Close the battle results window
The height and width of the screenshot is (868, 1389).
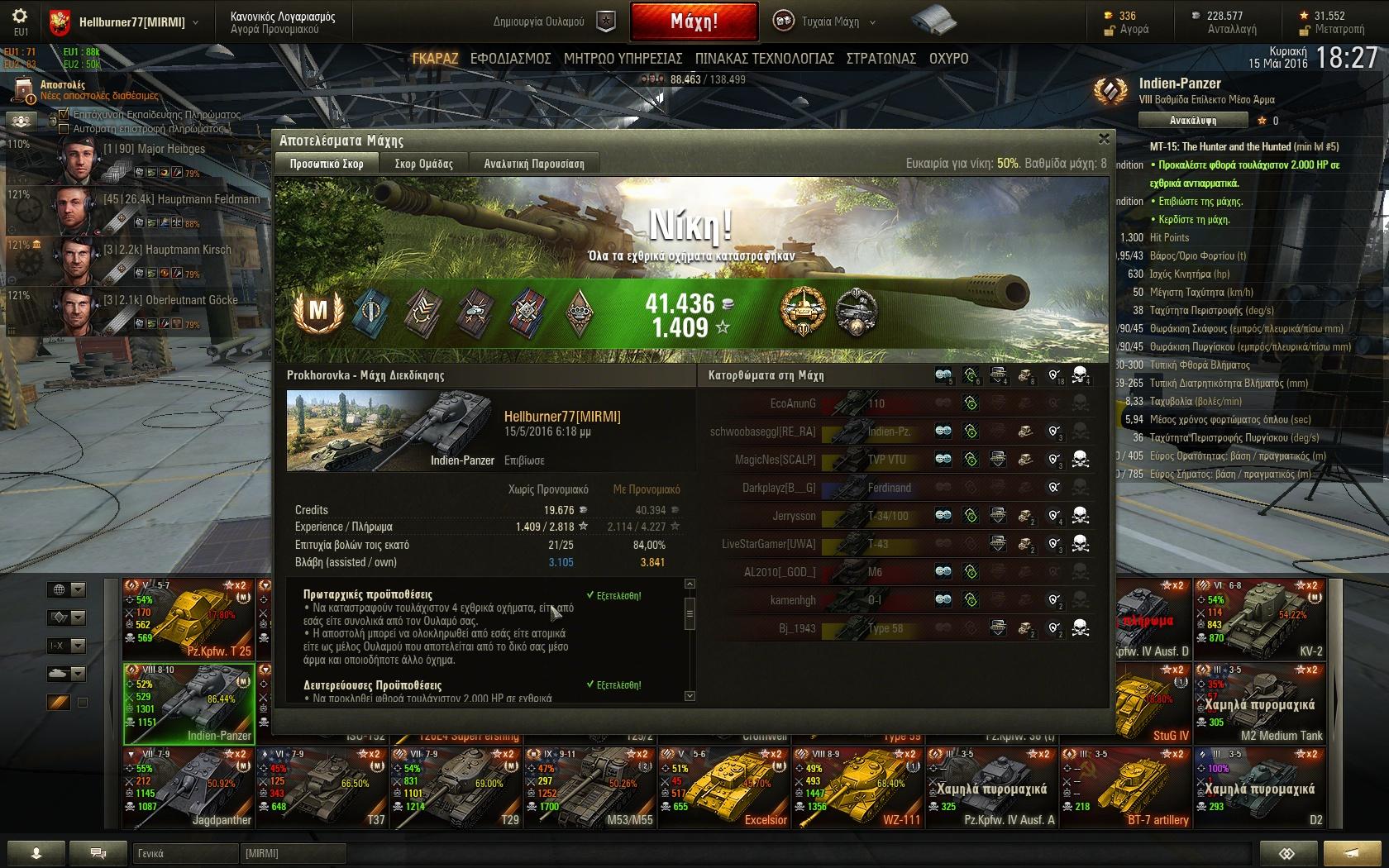point(1104,139)
